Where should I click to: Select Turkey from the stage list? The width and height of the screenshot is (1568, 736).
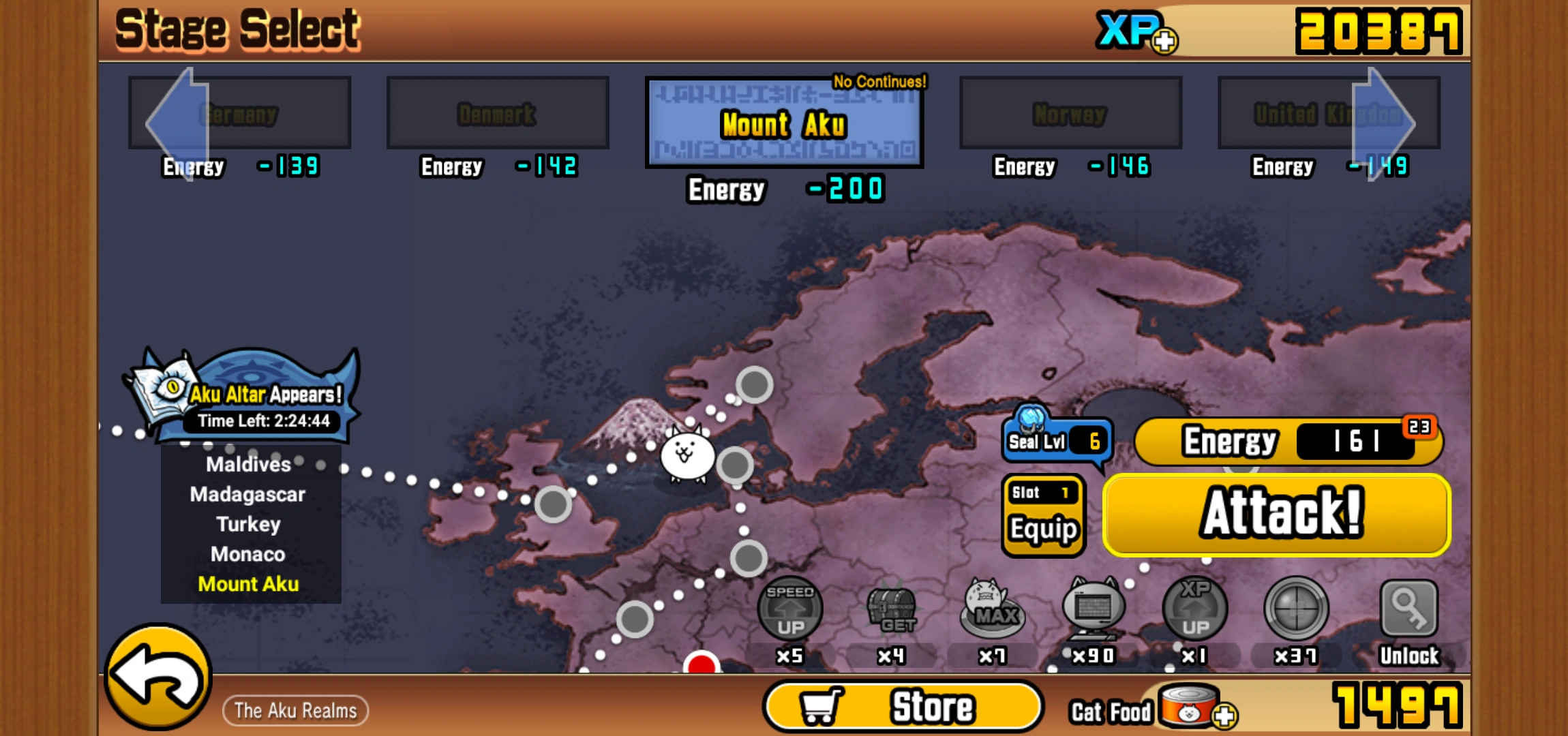247,524
